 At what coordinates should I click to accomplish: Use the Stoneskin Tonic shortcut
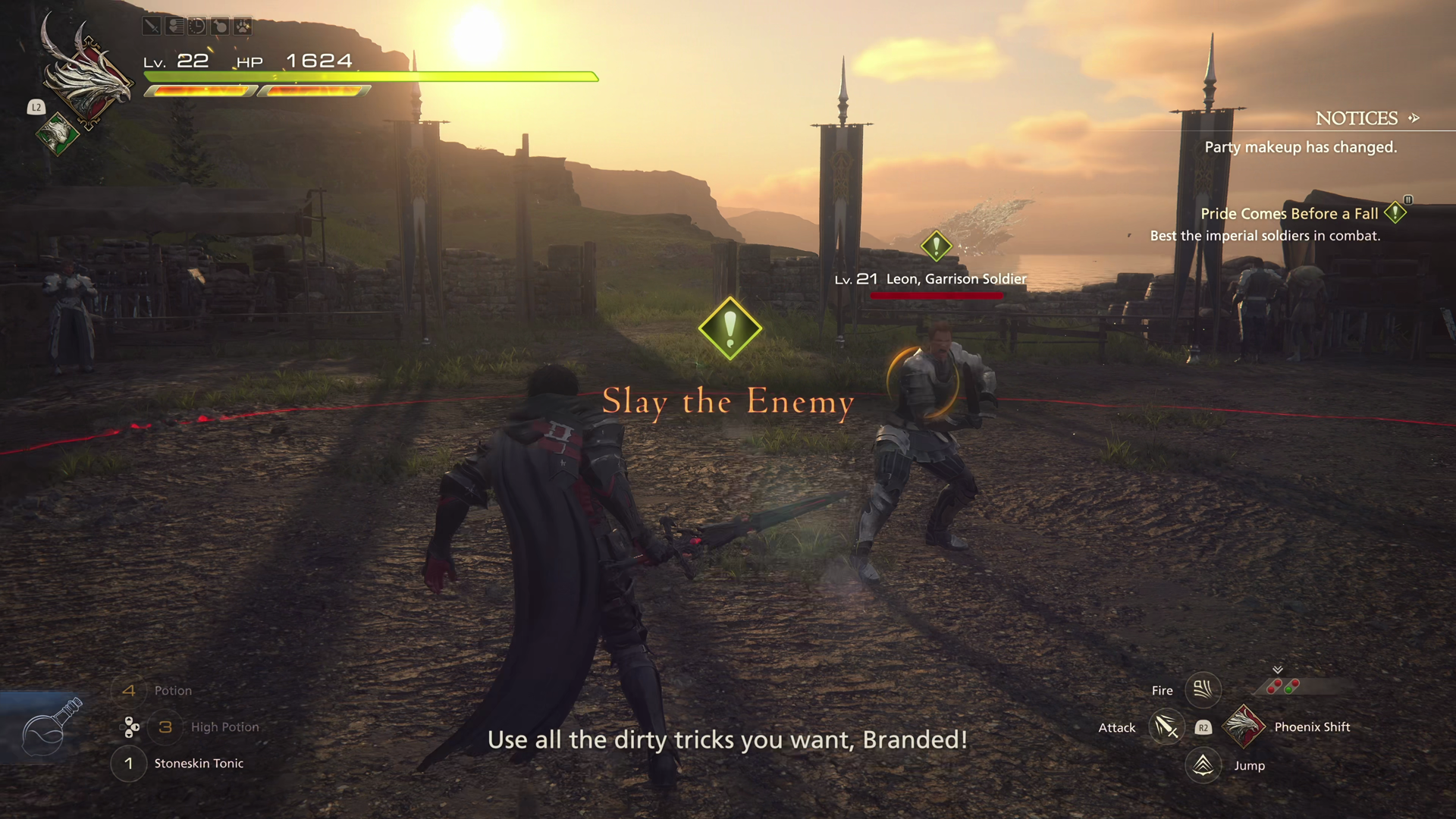[198, 764]
